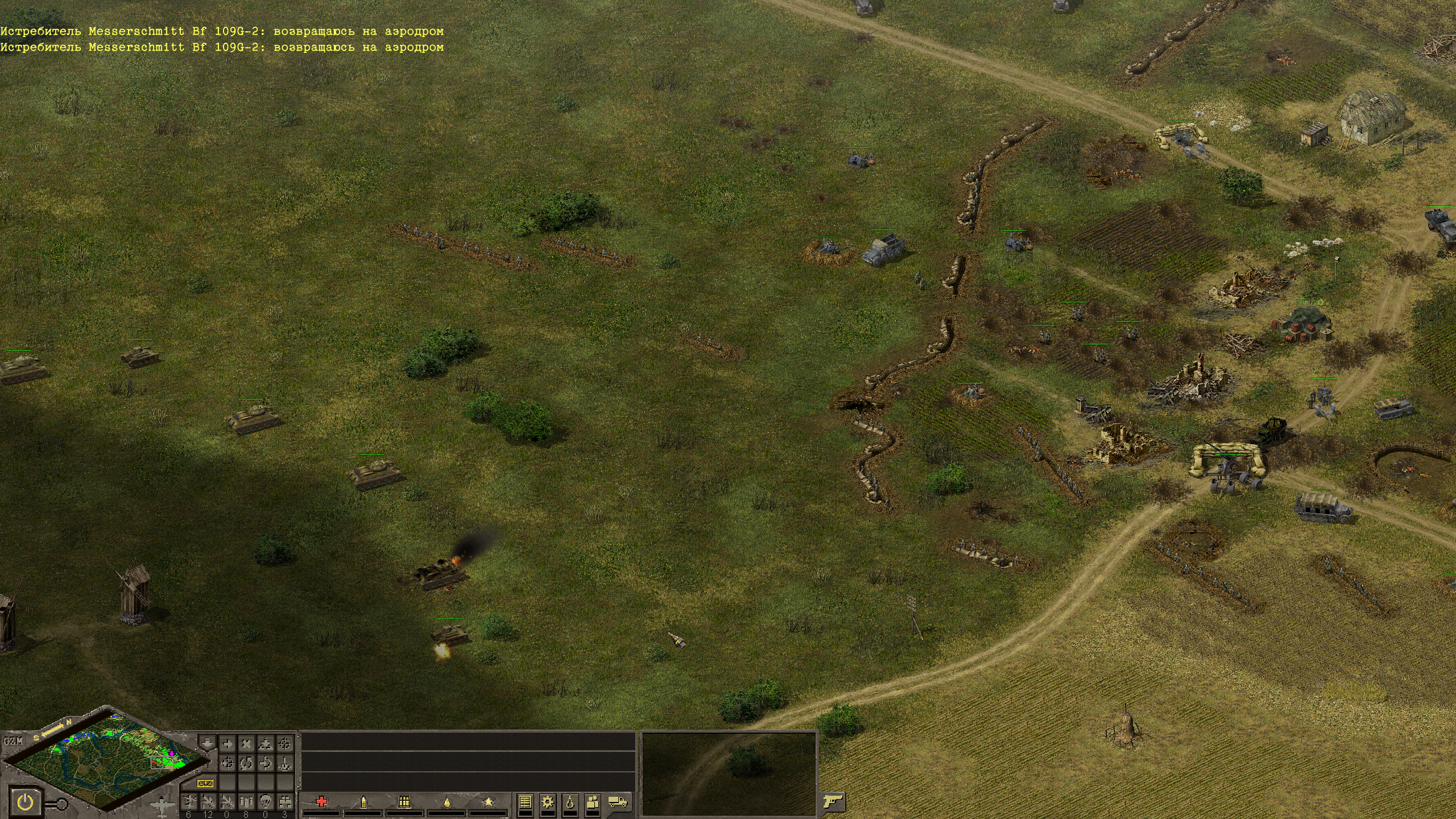Click the GZM label plate
The image size is (1456, 819).
click(x=13, y=741)
